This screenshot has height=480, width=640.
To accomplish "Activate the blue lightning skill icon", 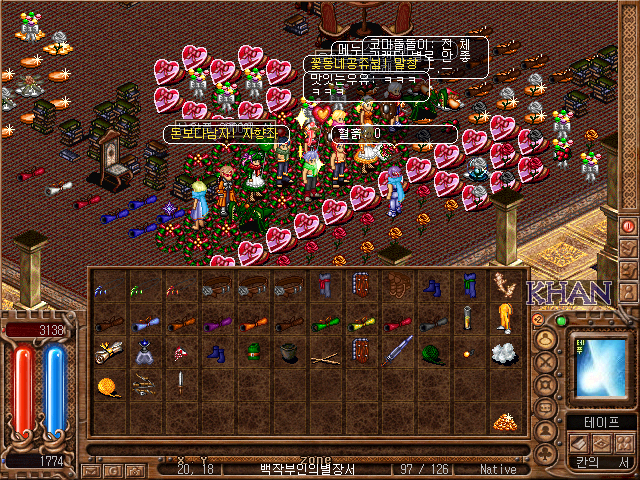I will click(598, 367).
